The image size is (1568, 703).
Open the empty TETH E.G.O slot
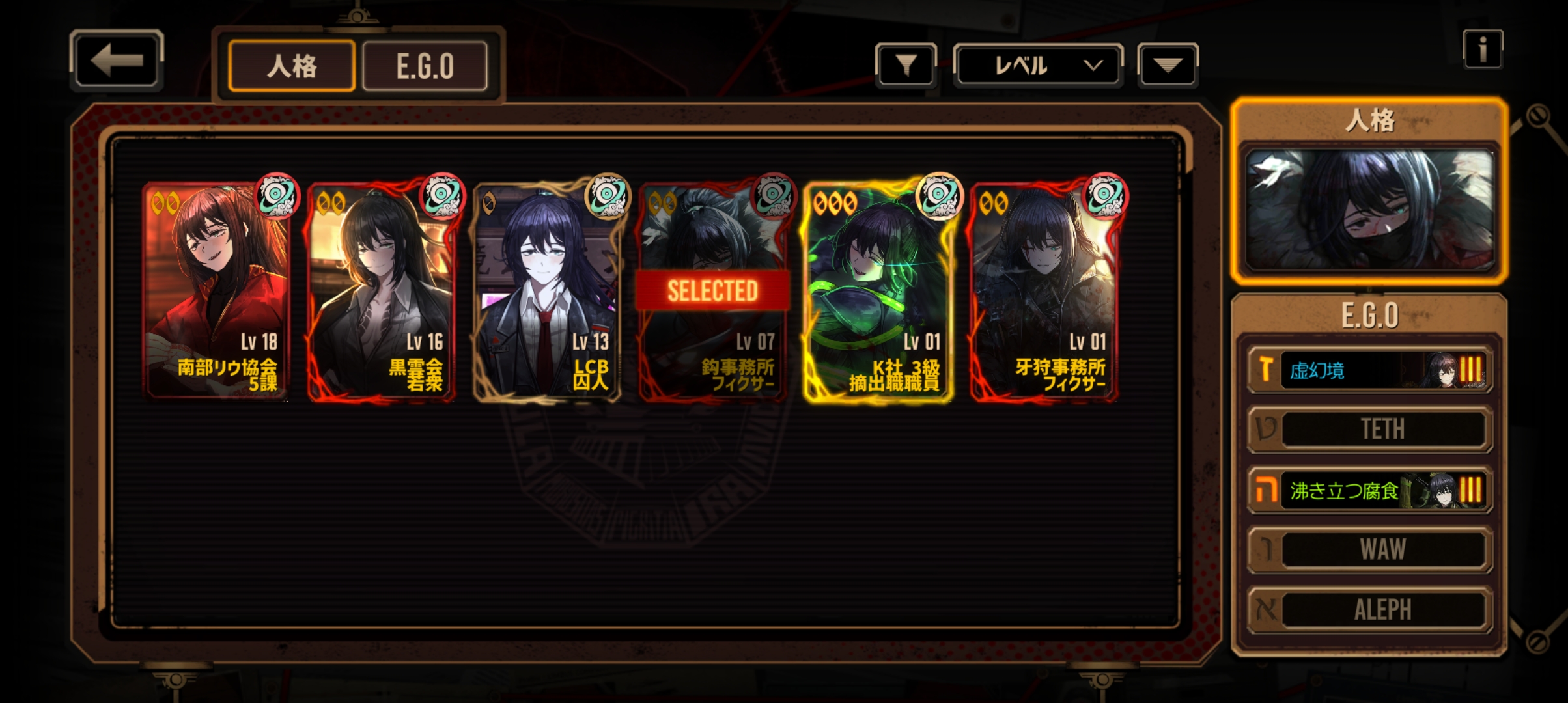1369,429
